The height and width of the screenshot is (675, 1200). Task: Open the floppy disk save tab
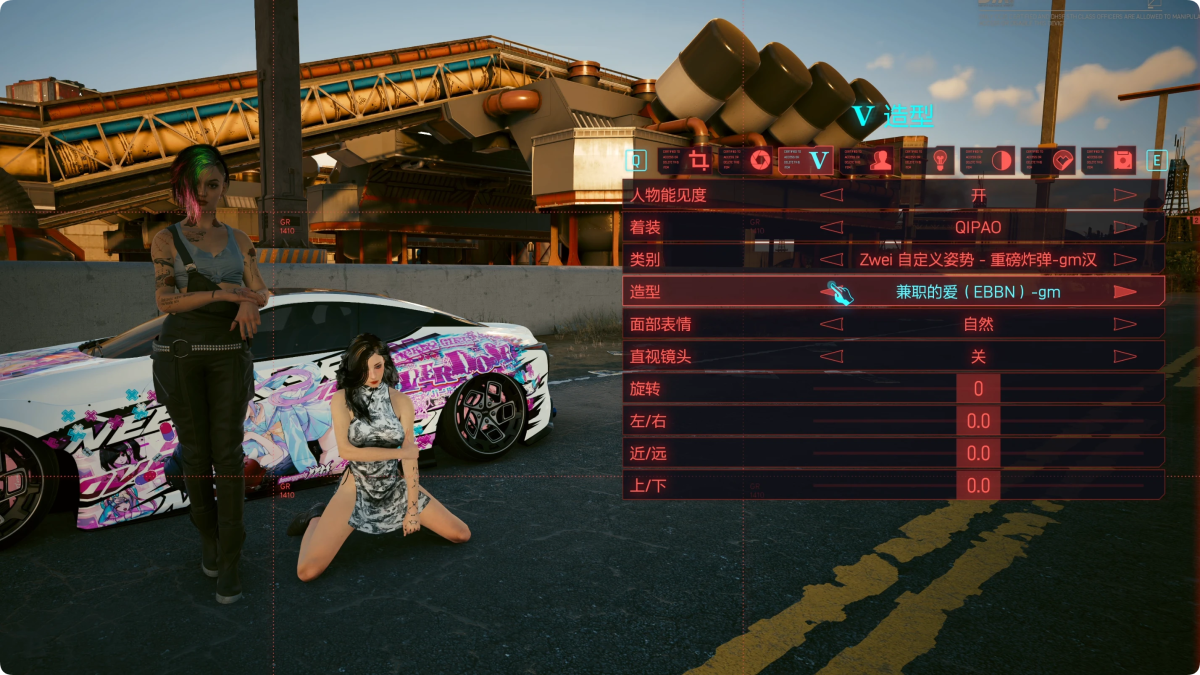click(x=1122, y=160)
